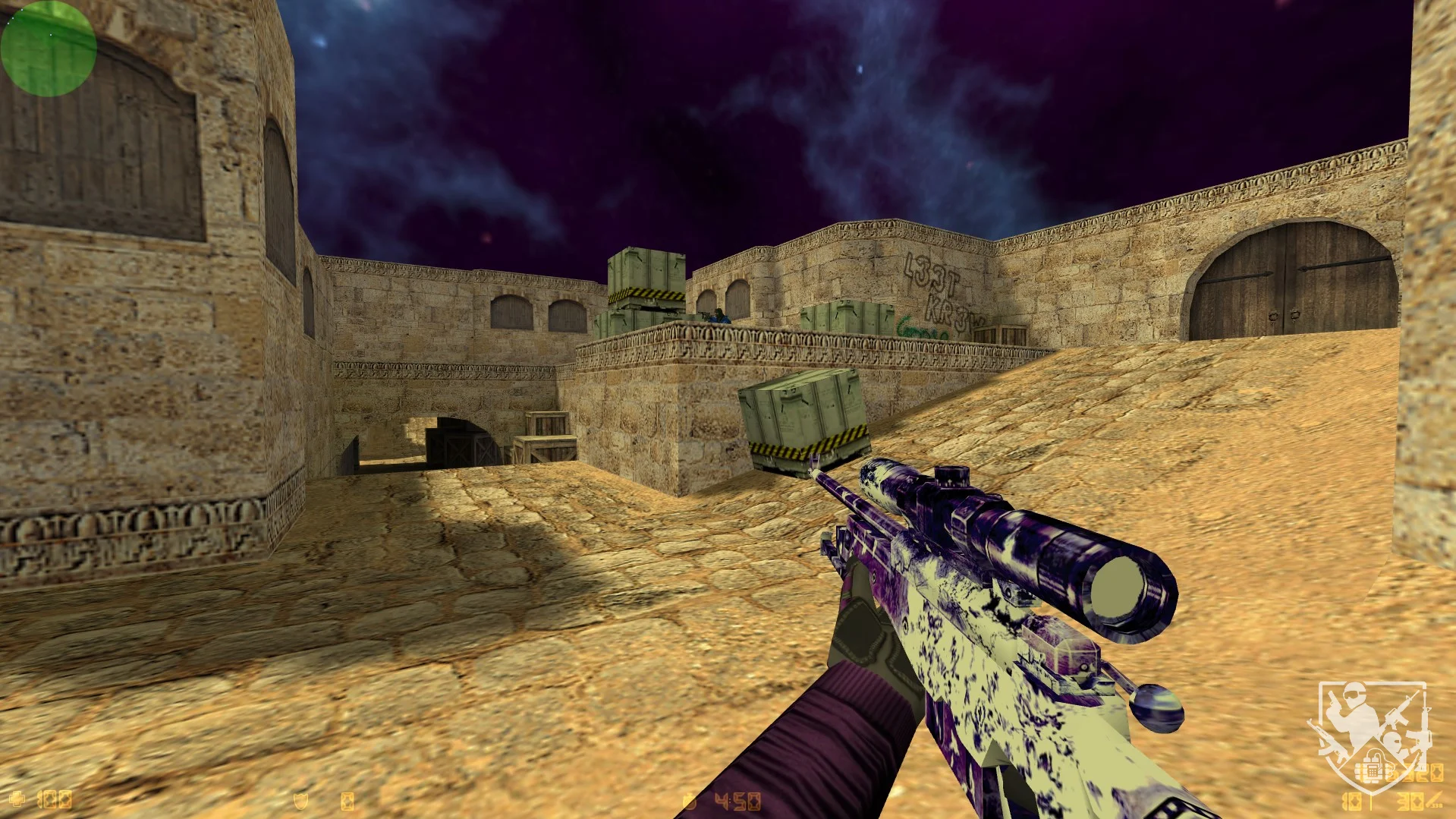Click the white shield soldier logo
The height and width of the screenshot is (819, 1456).
tap(1372, 735)
